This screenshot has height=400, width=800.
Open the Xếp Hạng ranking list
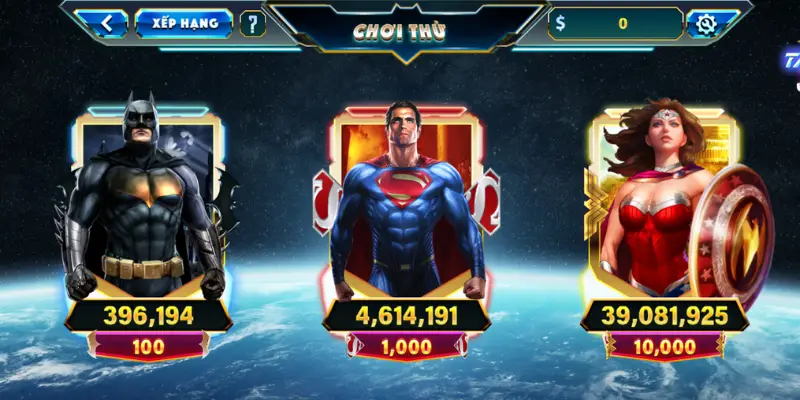(183, 23)
